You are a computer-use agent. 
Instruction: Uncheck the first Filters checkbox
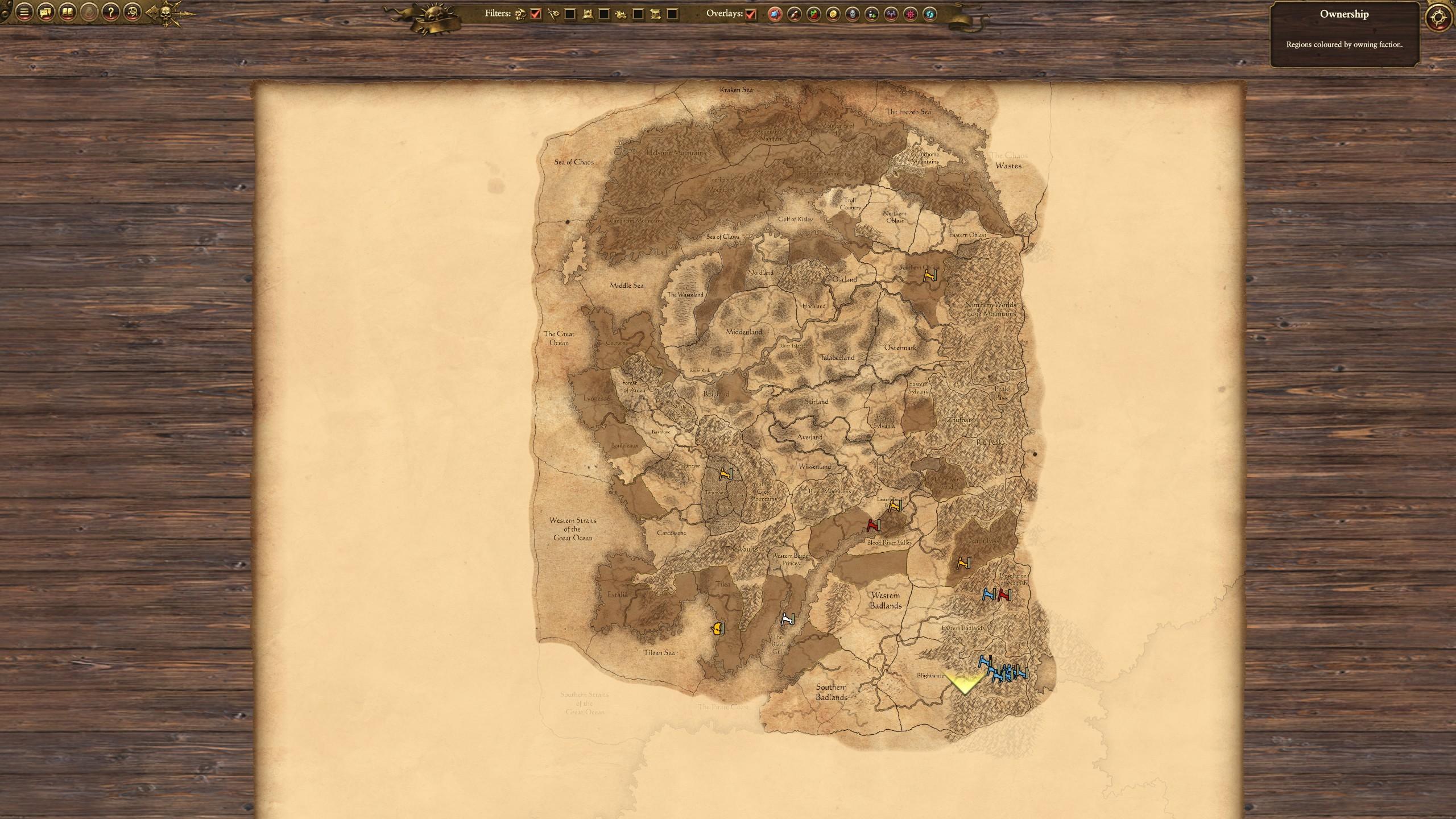pyautogui.click(x=535, y=13)
